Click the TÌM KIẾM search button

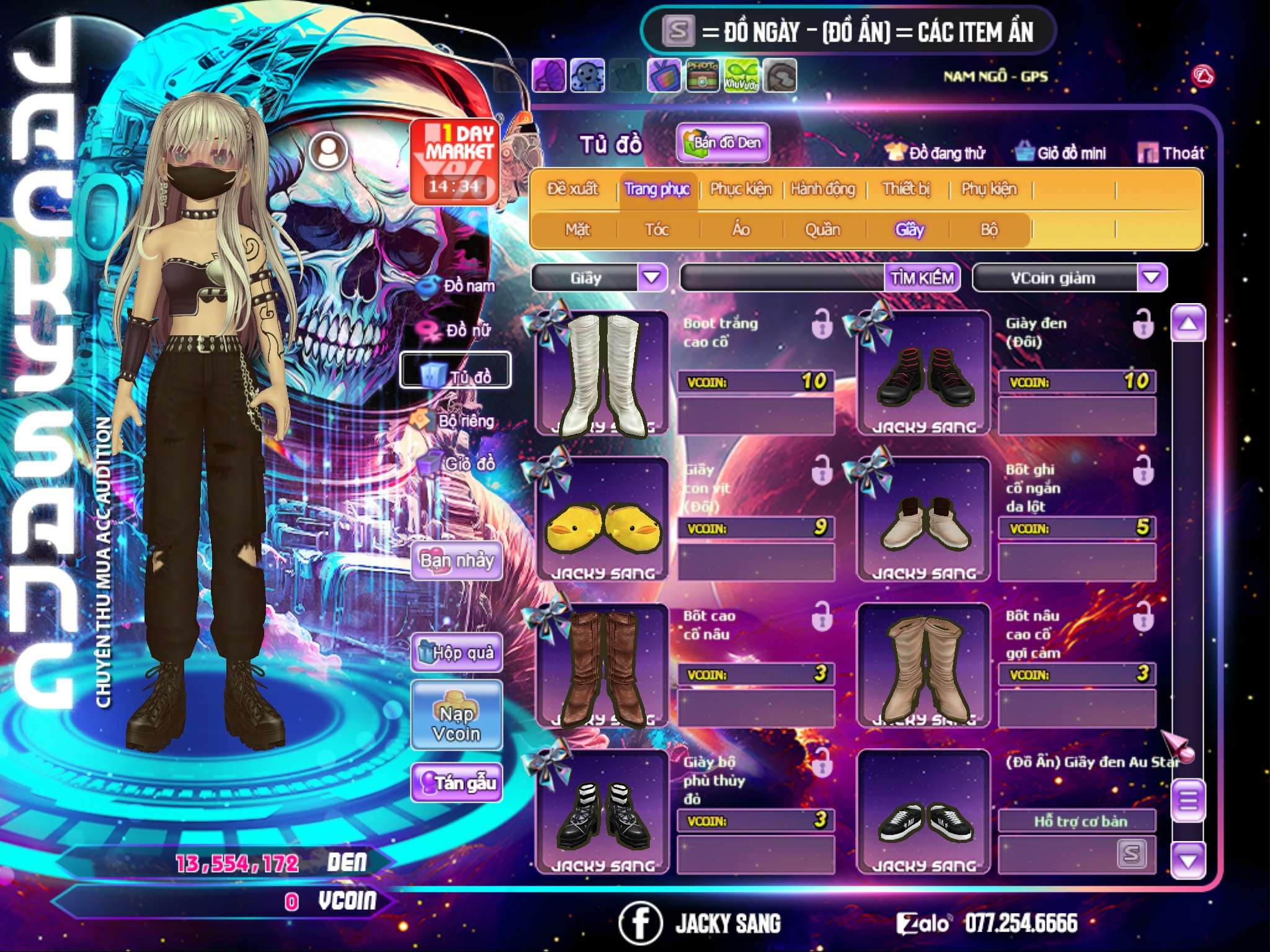click(x=922, y=278)
